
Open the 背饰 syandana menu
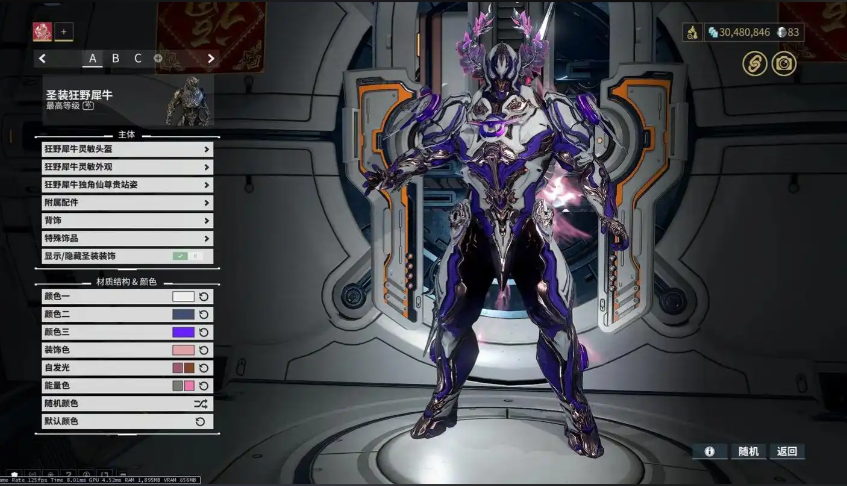[127, 220]
